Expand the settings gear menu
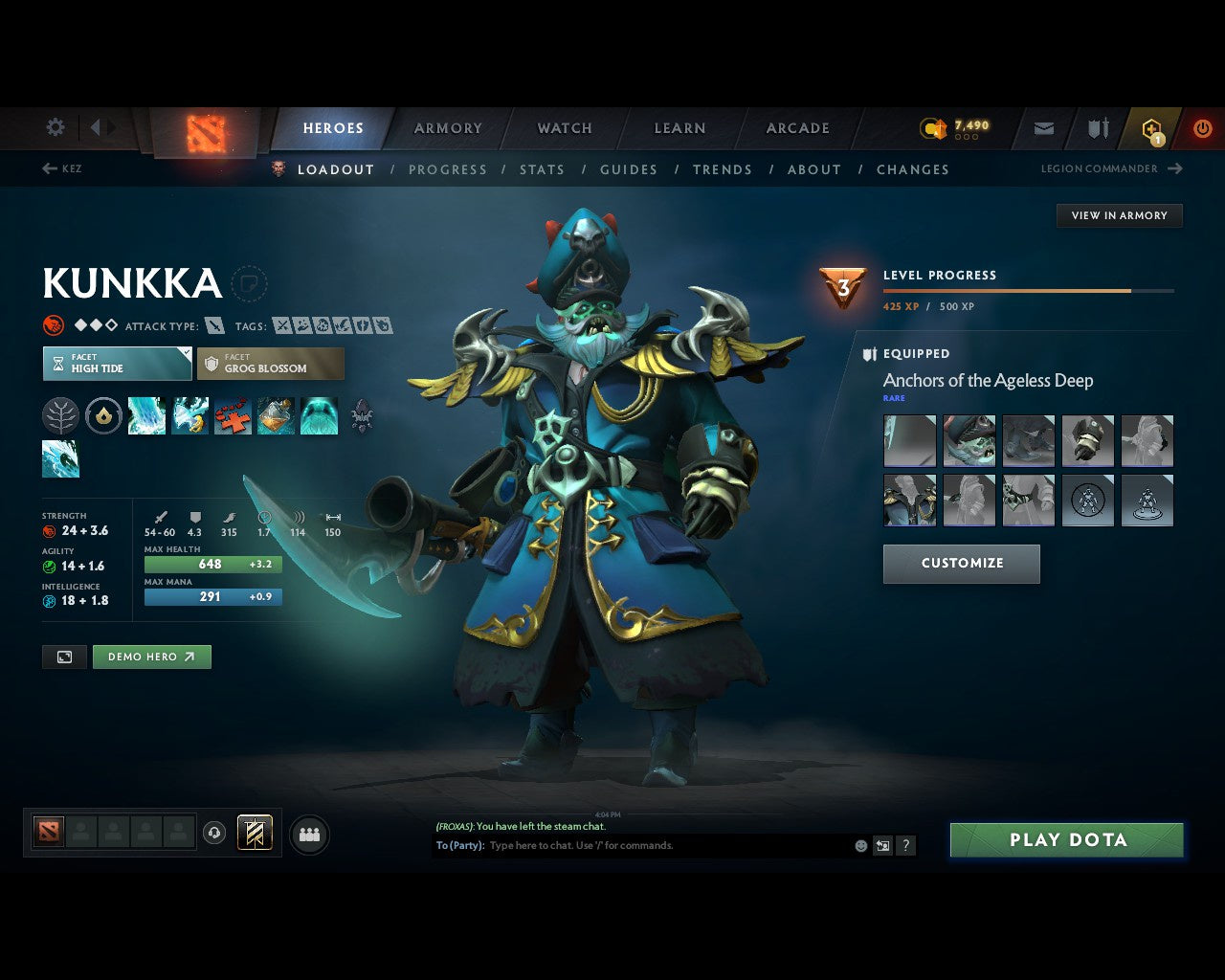This screenshot has height=980, width=1225. tap(55, 127)
